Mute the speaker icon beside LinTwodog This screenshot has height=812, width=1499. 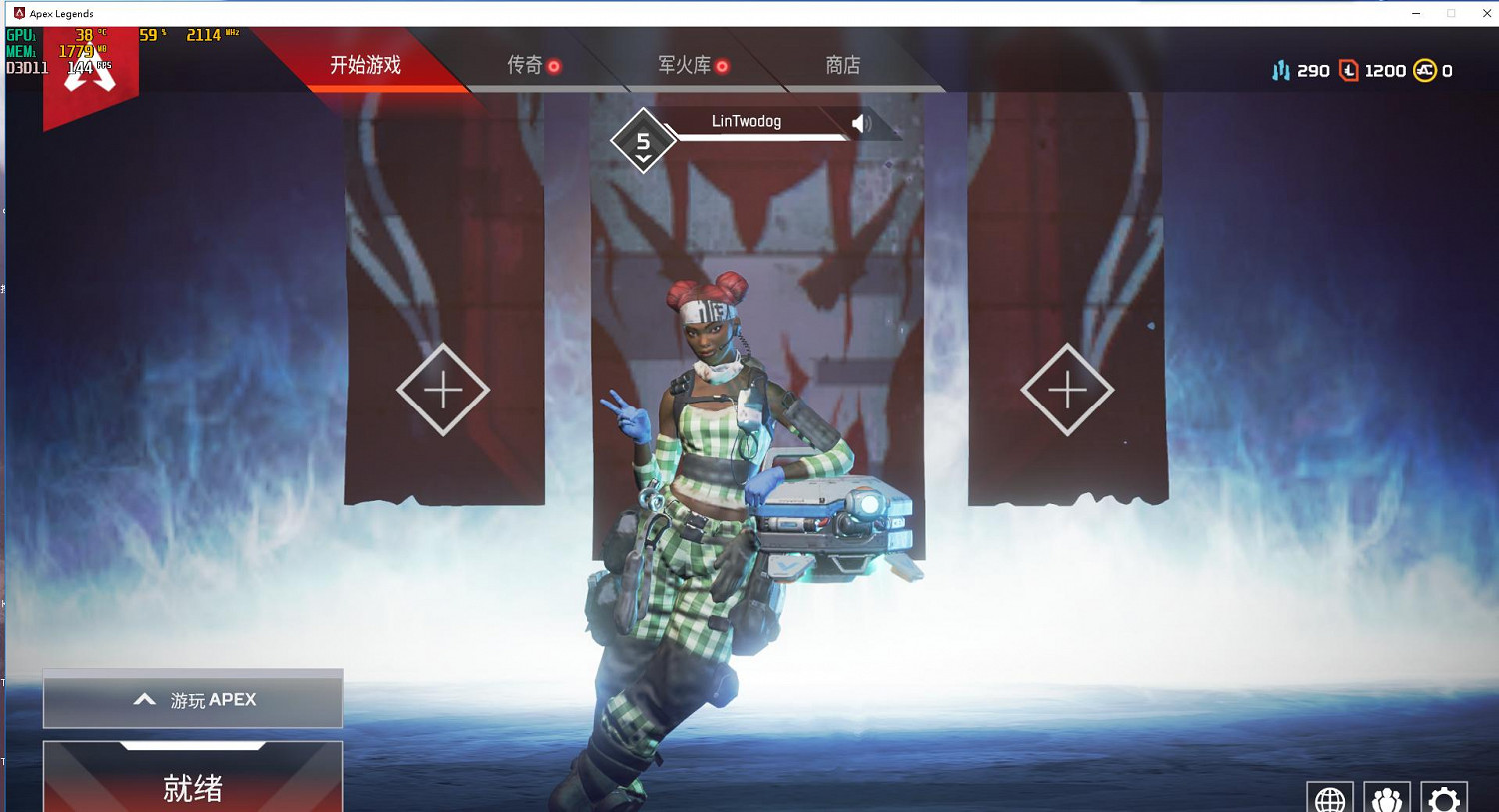[861, 122]
